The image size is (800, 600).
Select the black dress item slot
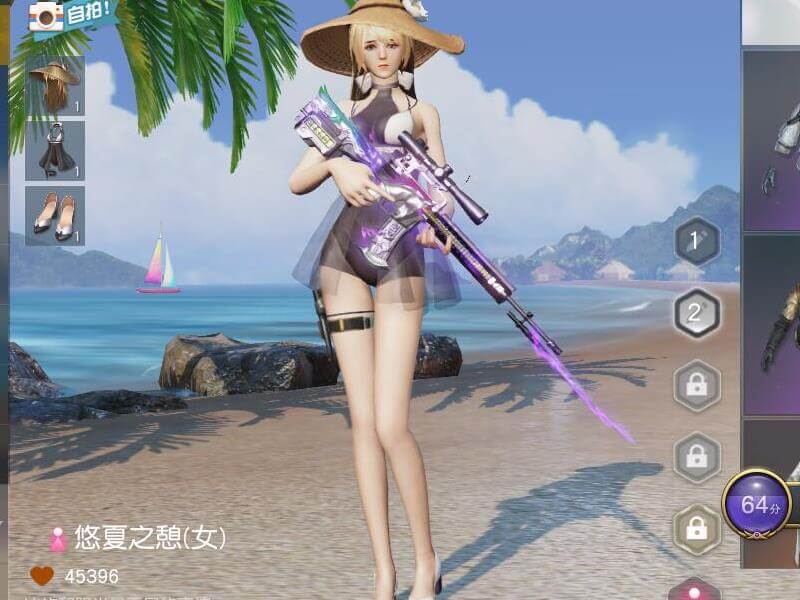point(55,151)
